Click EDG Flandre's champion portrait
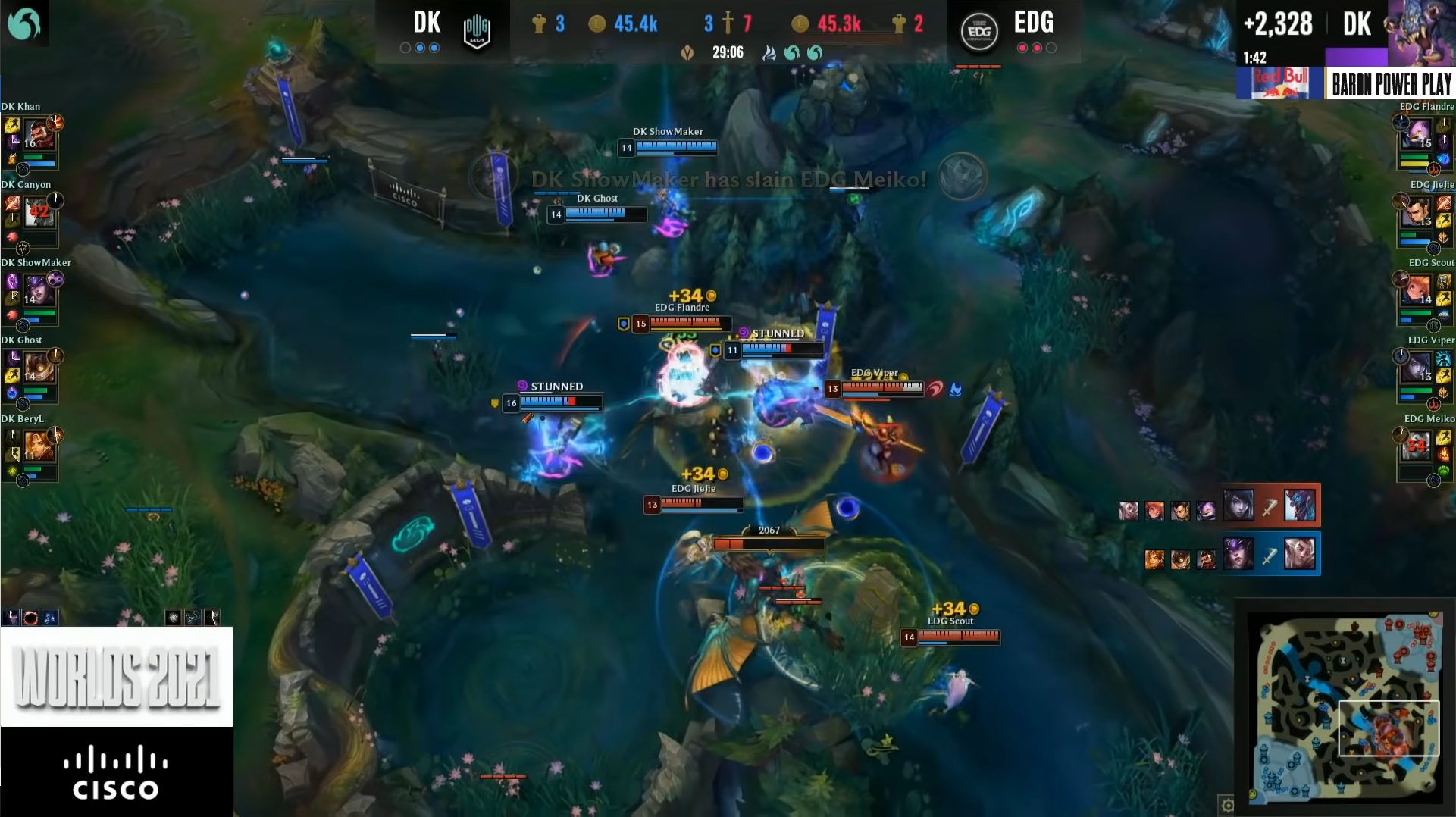1456x817 pixels. tap(1417, 135)
